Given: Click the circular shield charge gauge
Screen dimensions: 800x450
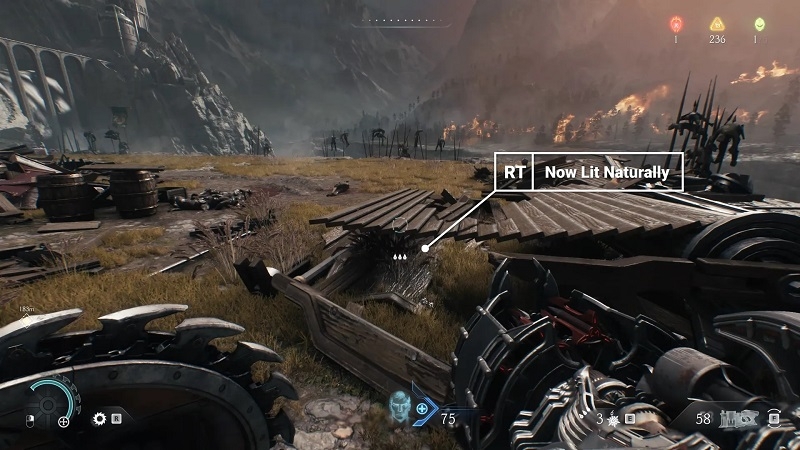Looking at the screenshot, I should coord(55,401).
